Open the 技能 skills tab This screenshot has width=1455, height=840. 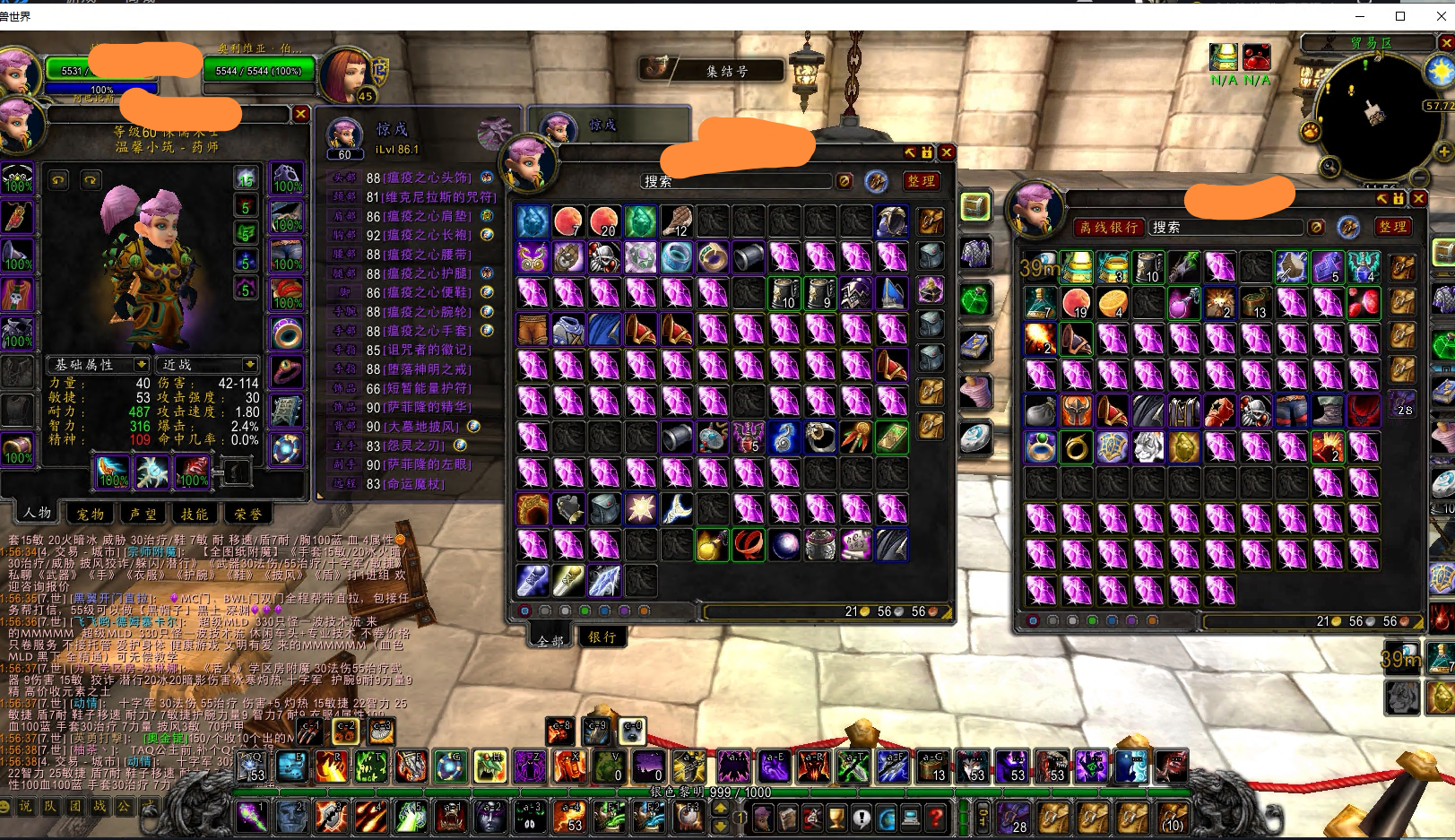tap(195, 514)
